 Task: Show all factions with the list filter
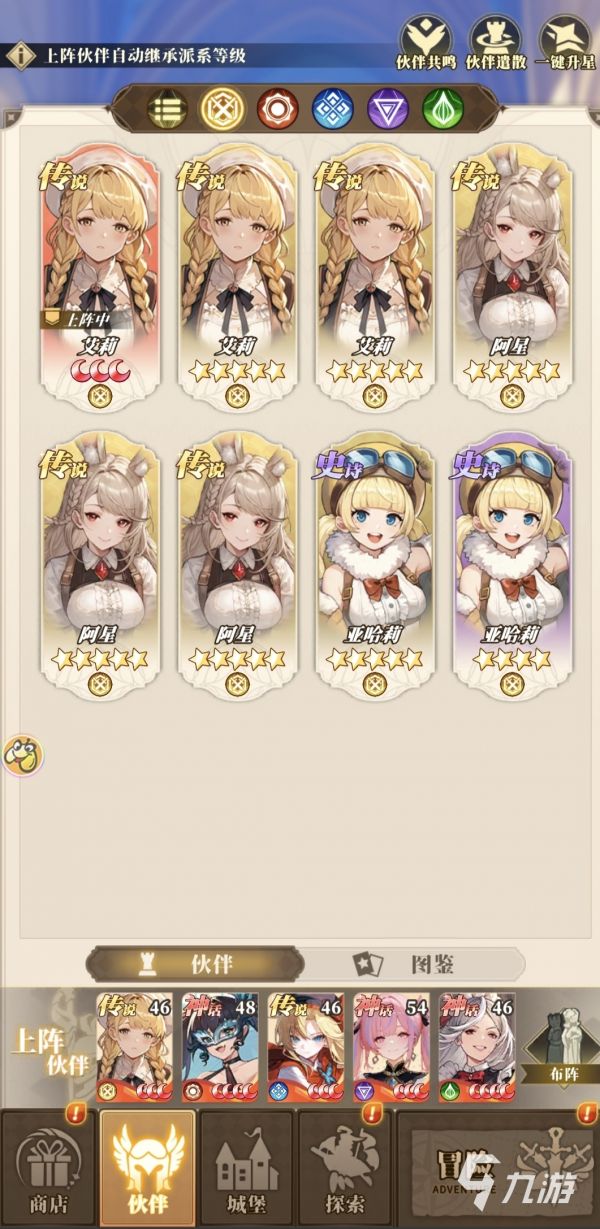(167, 107)
